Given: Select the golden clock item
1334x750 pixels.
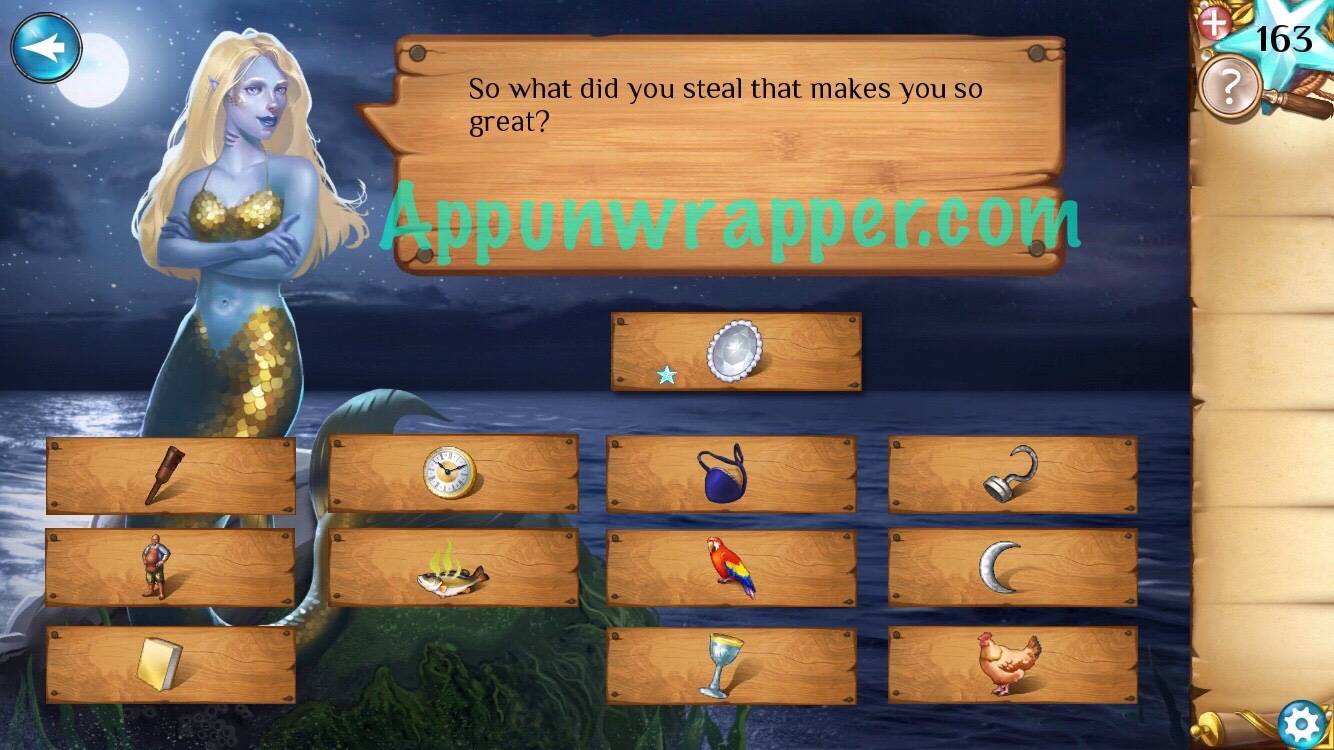Looking at the screenshot, I should pos(450,472).
